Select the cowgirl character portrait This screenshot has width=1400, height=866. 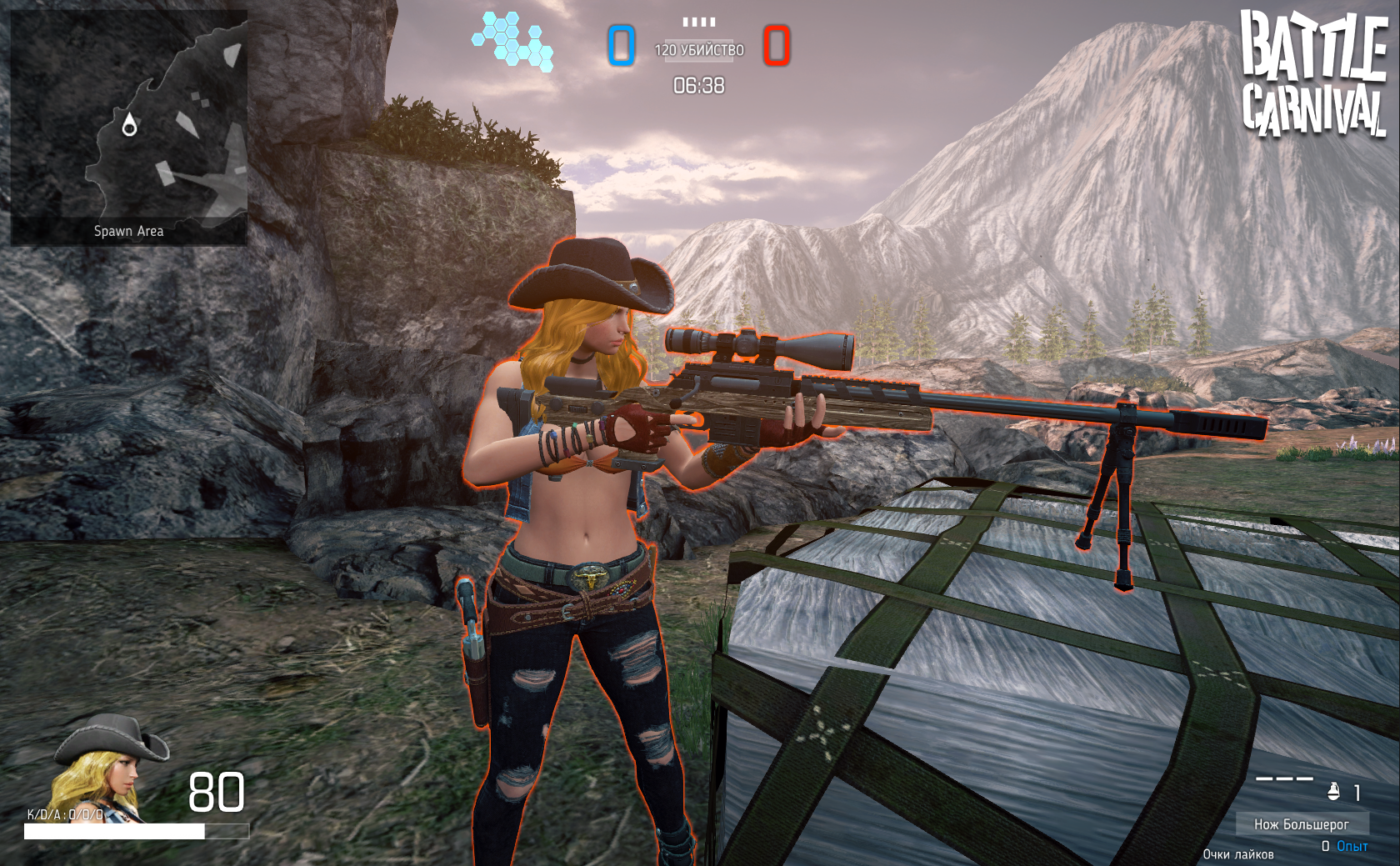100,767
